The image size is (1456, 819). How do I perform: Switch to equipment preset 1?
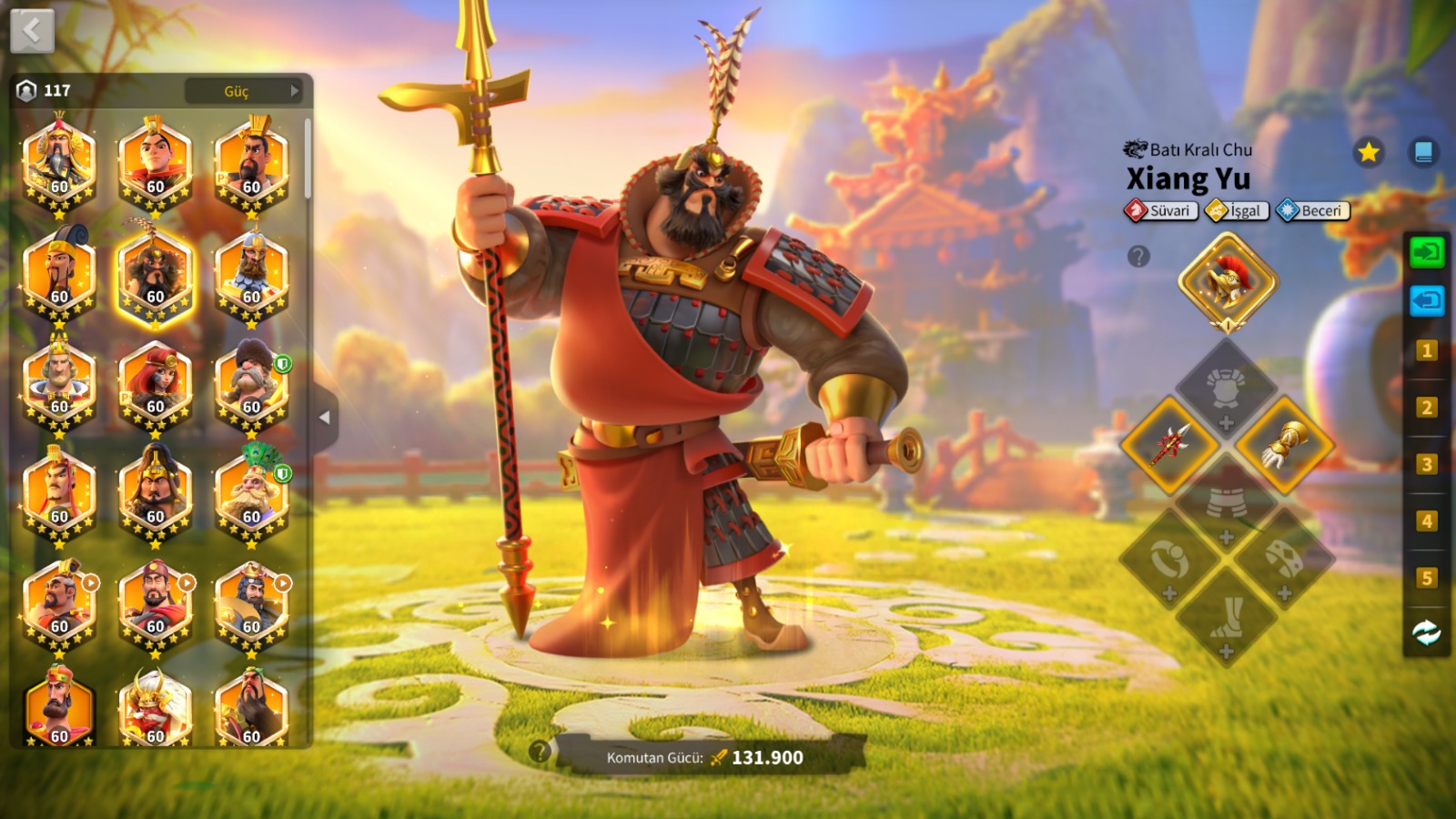tap(1426, 350)
